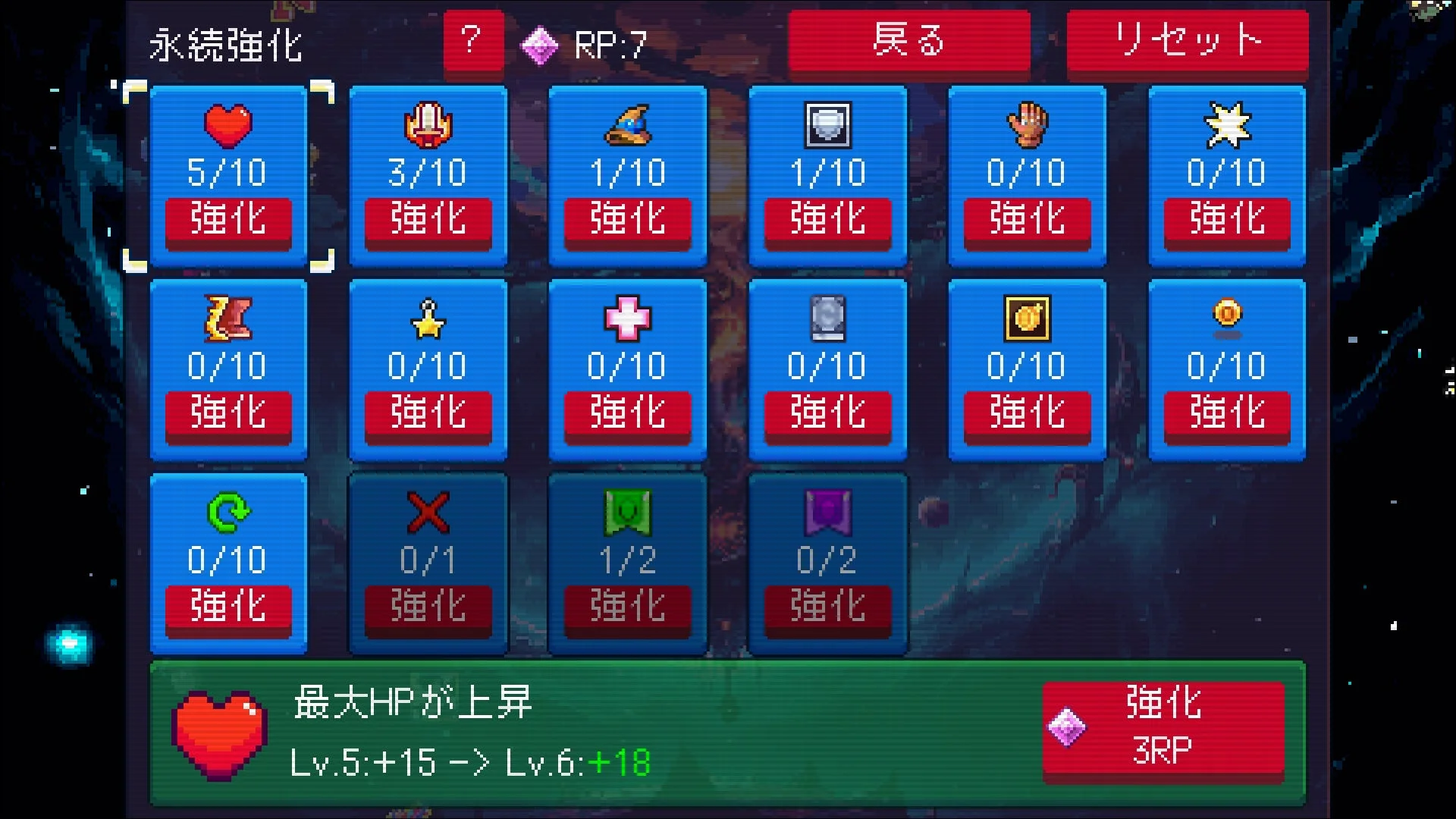Select the glove upgrade icon
This screenshot has height=819, width=1456.
(x=1026, y=126)
